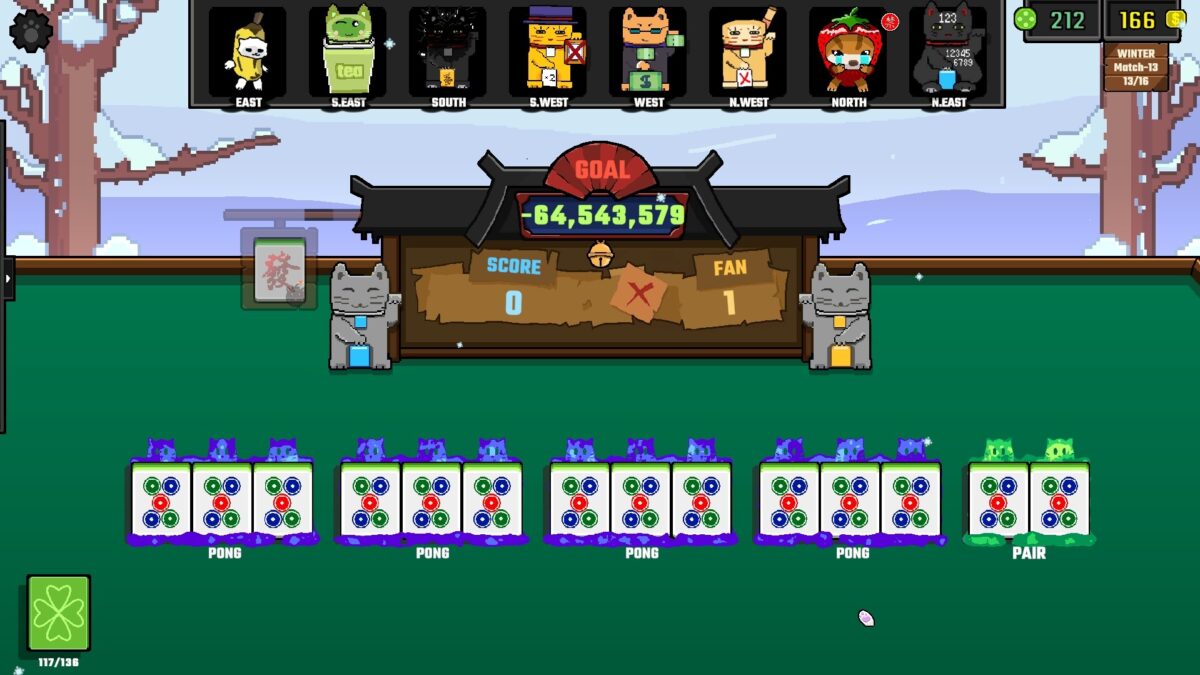Choose the N.West orange cat

tap(748, 52)
